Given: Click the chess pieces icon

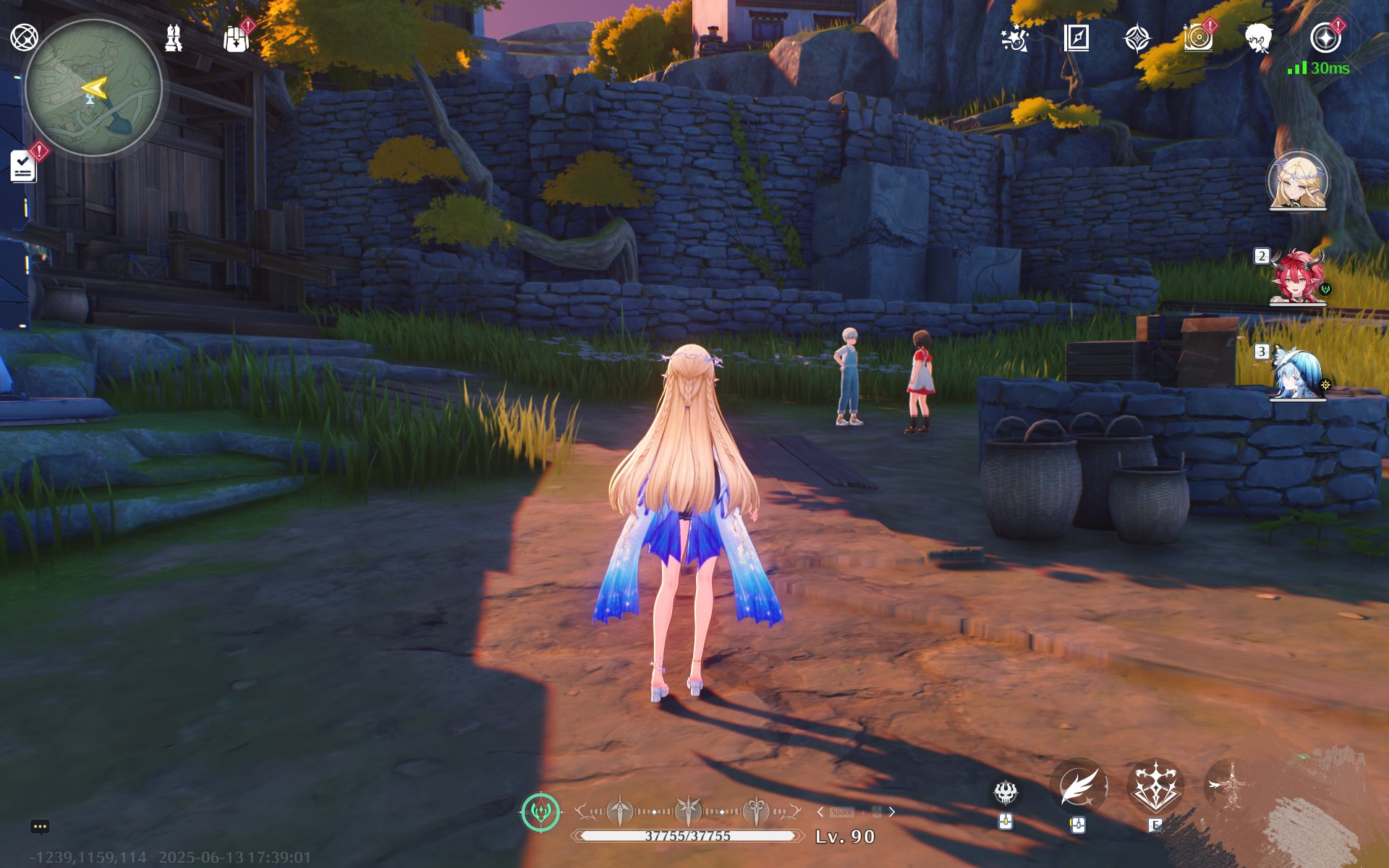Looking at the screenshot, I should (174, 38).
